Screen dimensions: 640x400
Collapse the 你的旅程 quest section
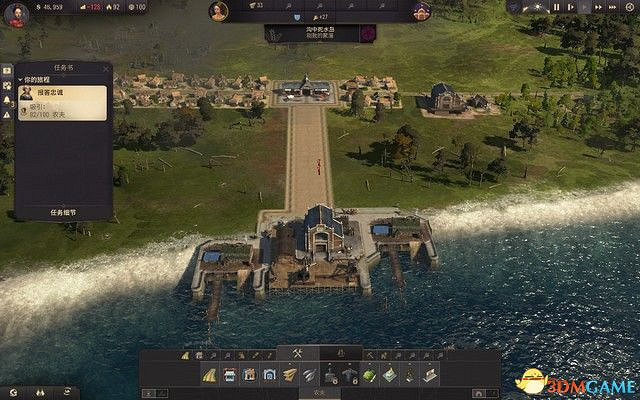point(20,80)
